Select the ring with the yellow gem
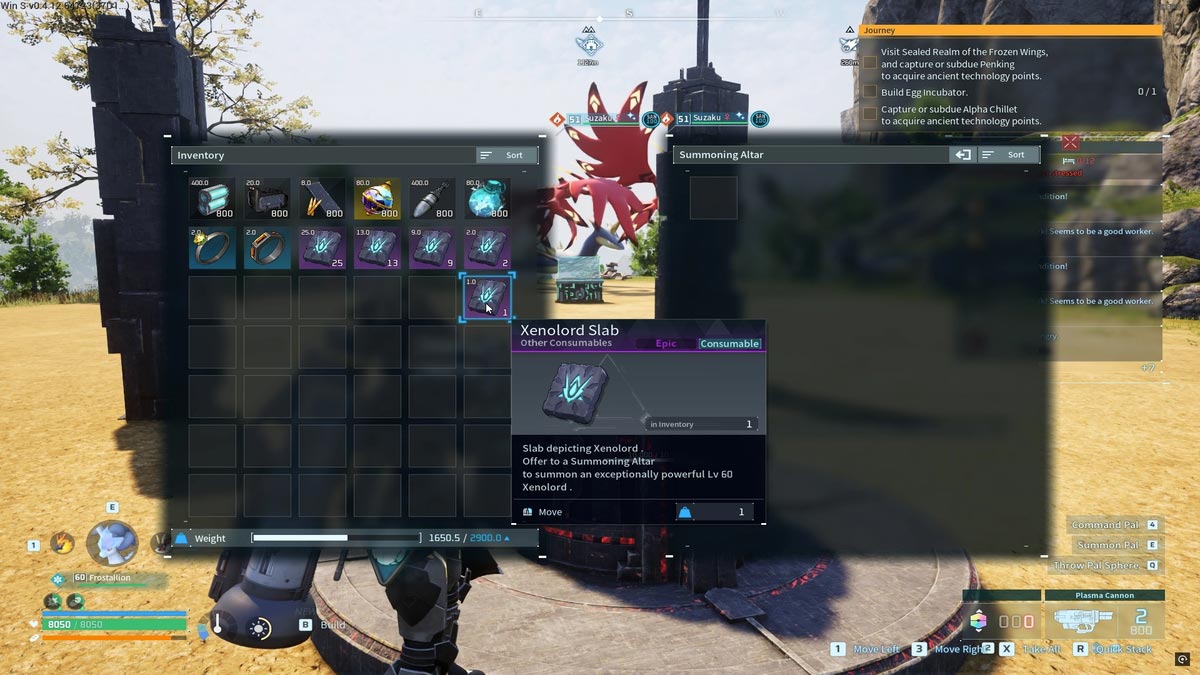The height and width of the screenshot is (675, 1200). pyautogui.click(x=212, y=248)
